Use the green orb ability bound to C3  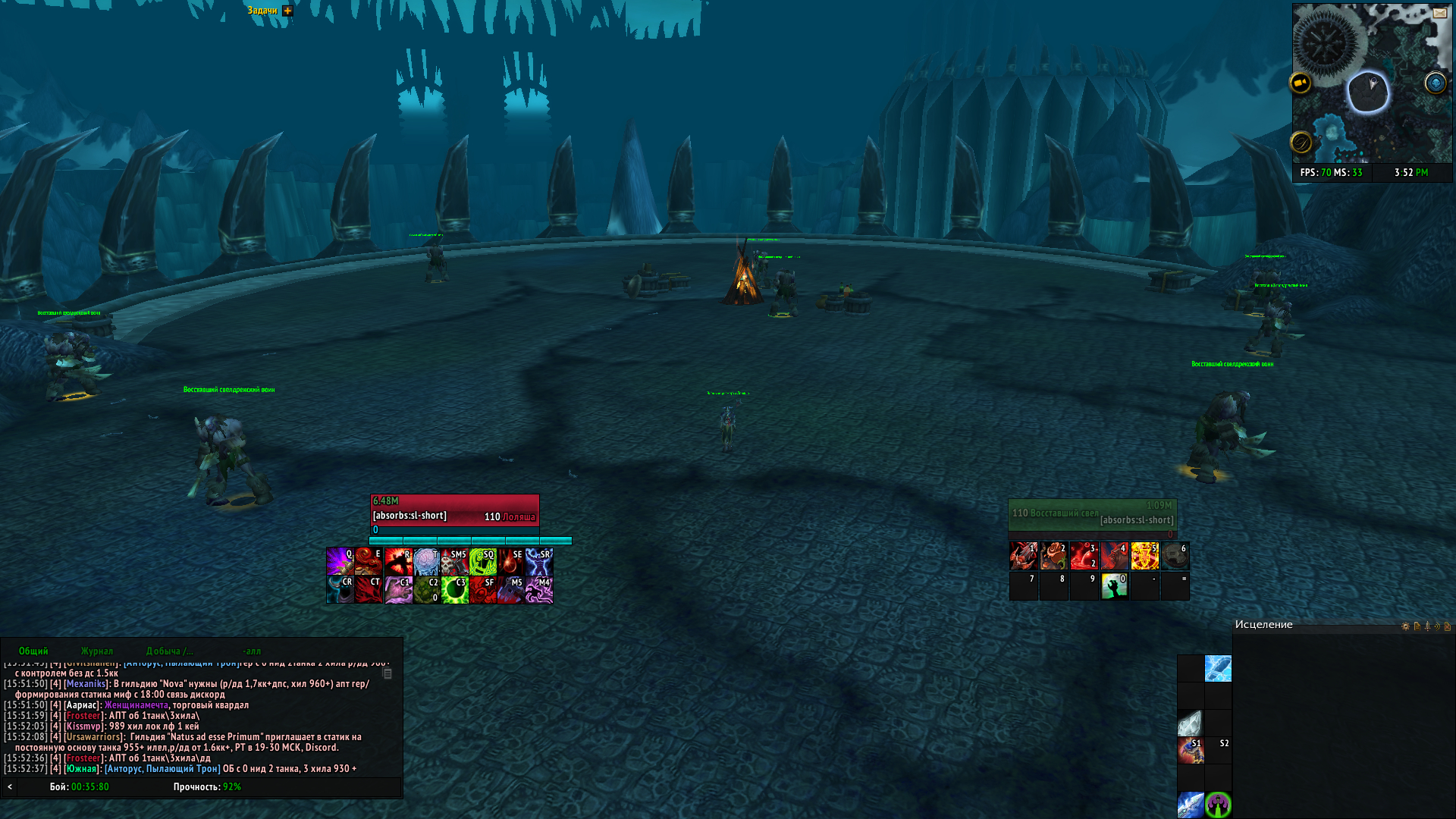(x=455, y=590)
